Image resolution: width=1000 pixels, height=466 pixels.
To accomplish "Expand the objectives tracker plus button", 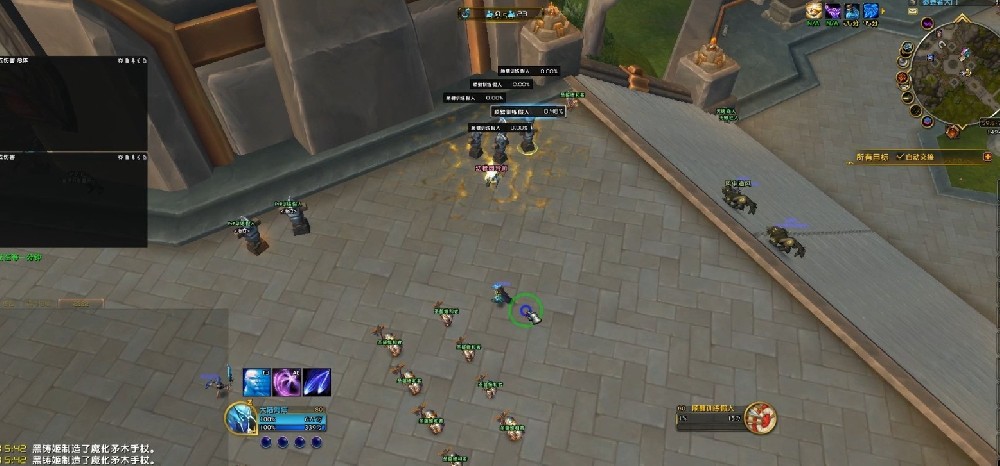I will (x=988, y=156).
